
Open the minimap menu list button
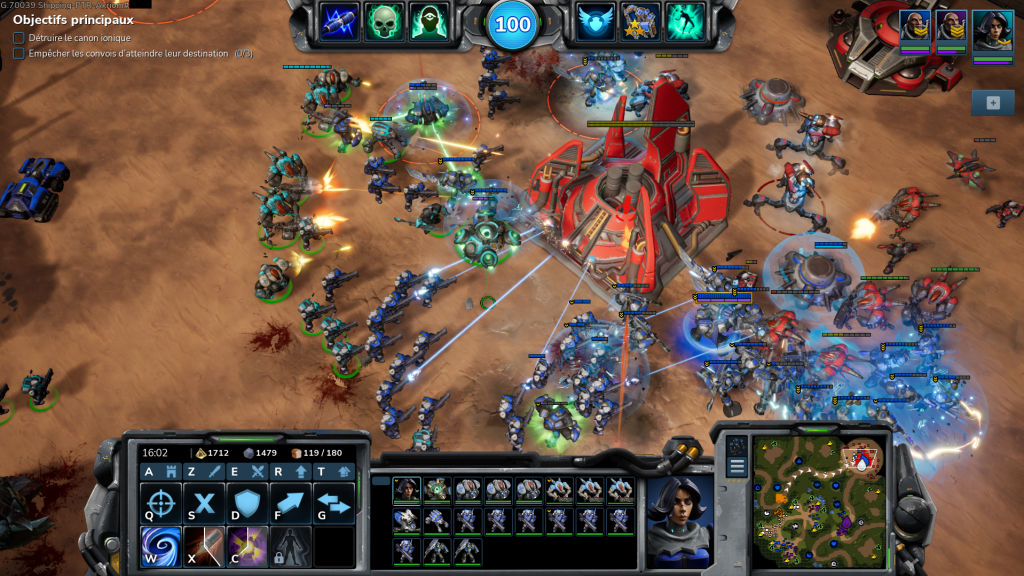pyautogui.click(x=737, y=467)
